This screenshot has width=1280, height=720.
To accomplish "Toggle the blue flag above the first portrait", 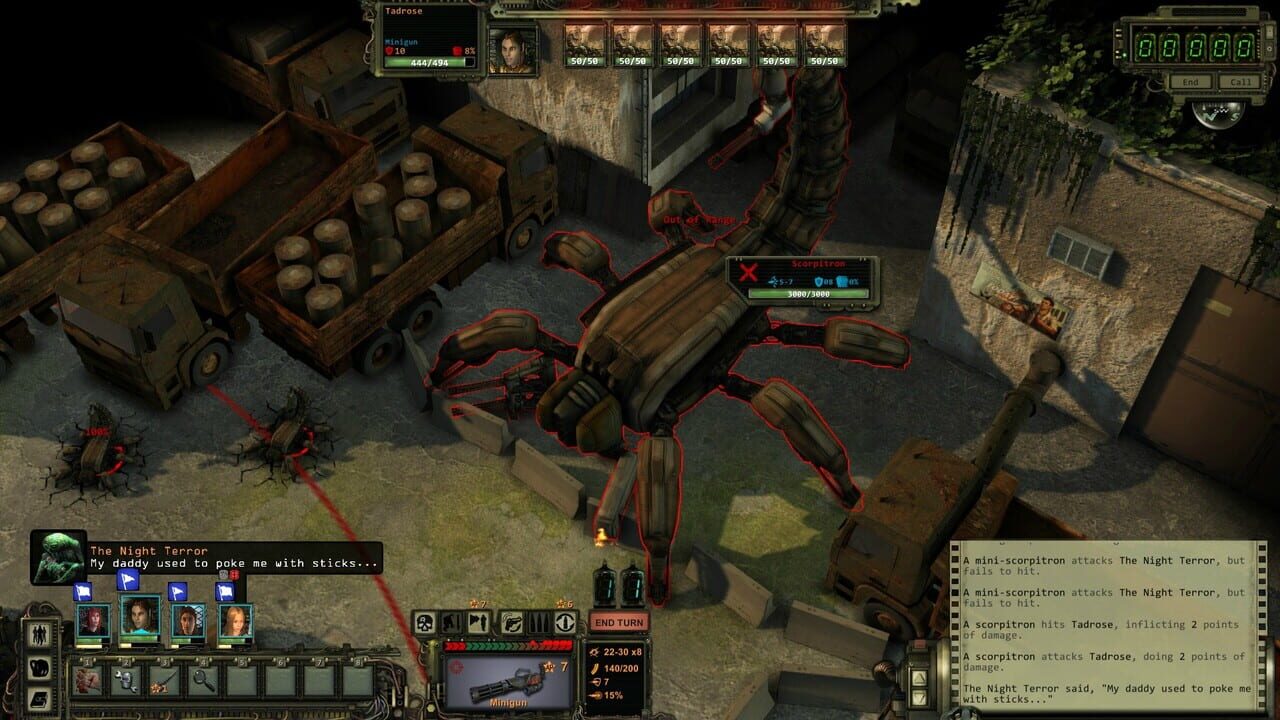I will coord(82,591).
